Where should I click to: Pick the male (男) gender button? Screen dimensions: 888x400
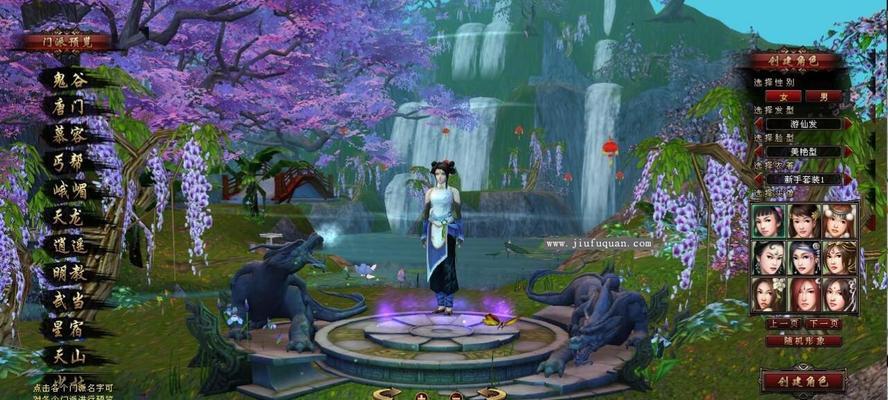[823, 96]
